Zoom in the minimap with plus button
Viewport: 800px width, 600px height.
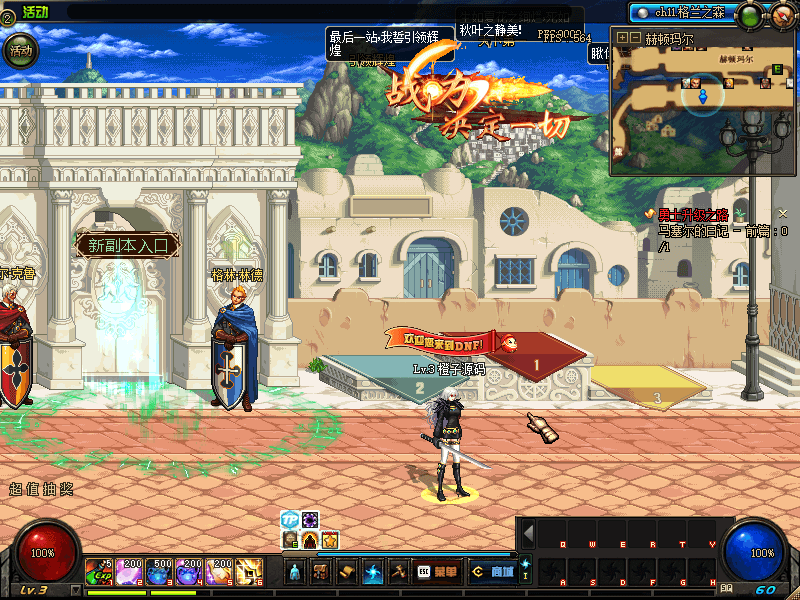click(x=622, y=38)
